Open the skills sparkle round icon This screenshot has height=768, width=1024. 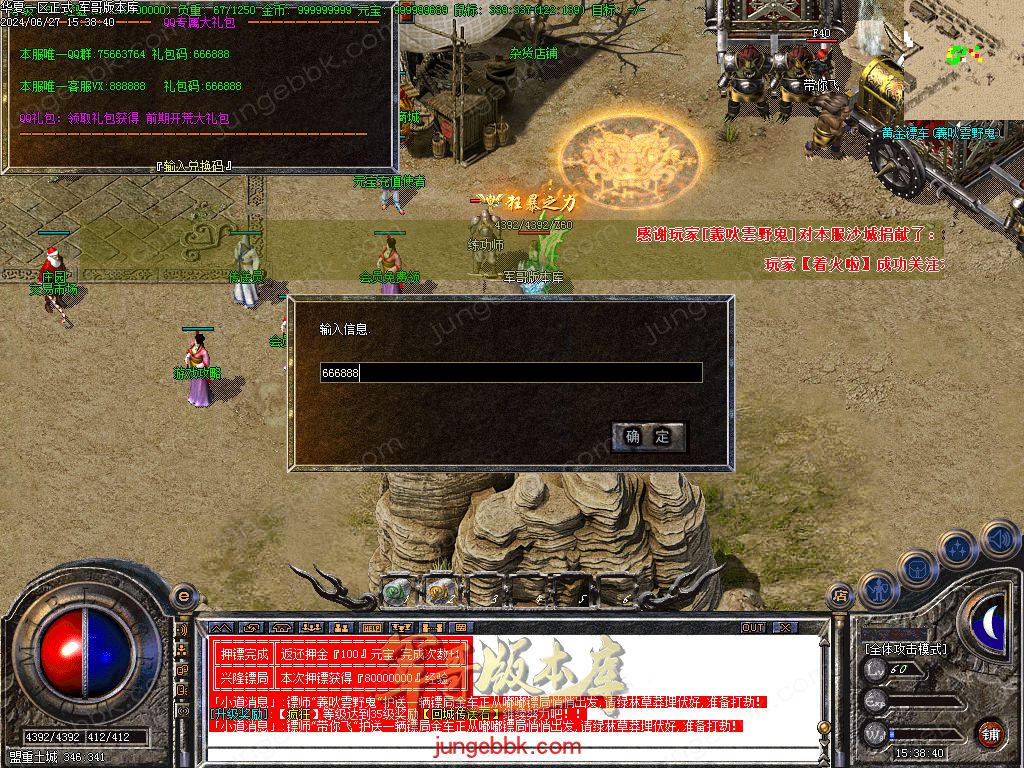click(958, 549)
